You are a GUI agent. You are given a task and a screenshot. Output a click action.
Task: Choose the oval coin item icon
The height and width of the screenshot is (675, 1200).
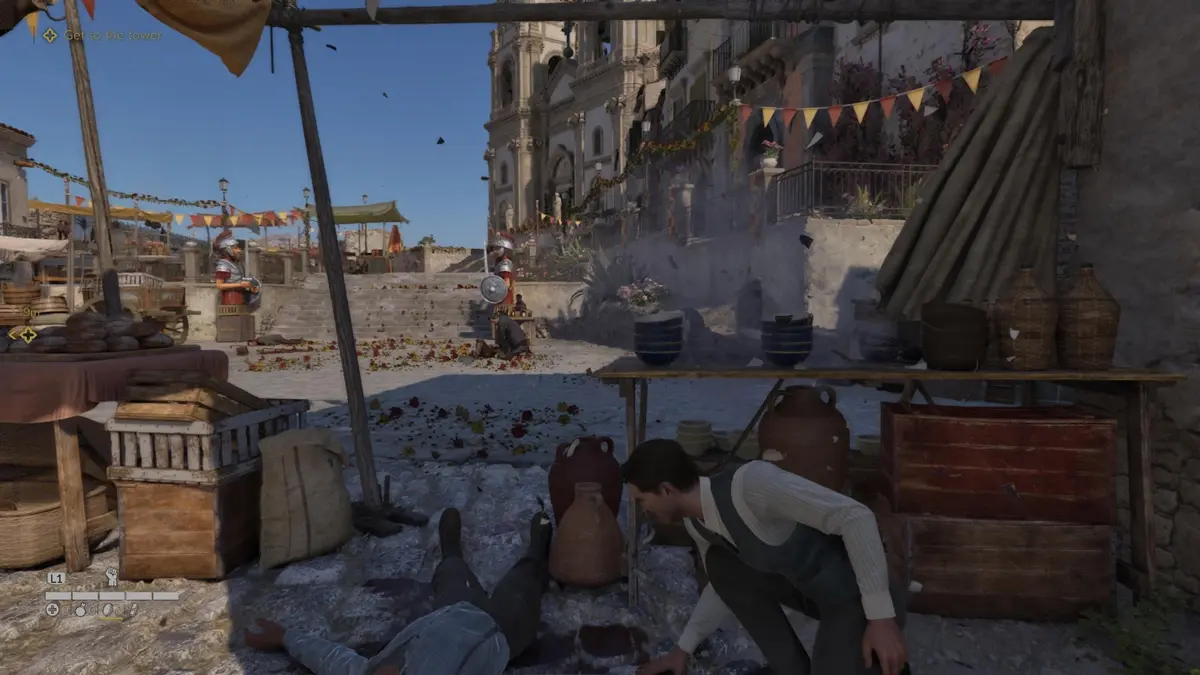105,609
